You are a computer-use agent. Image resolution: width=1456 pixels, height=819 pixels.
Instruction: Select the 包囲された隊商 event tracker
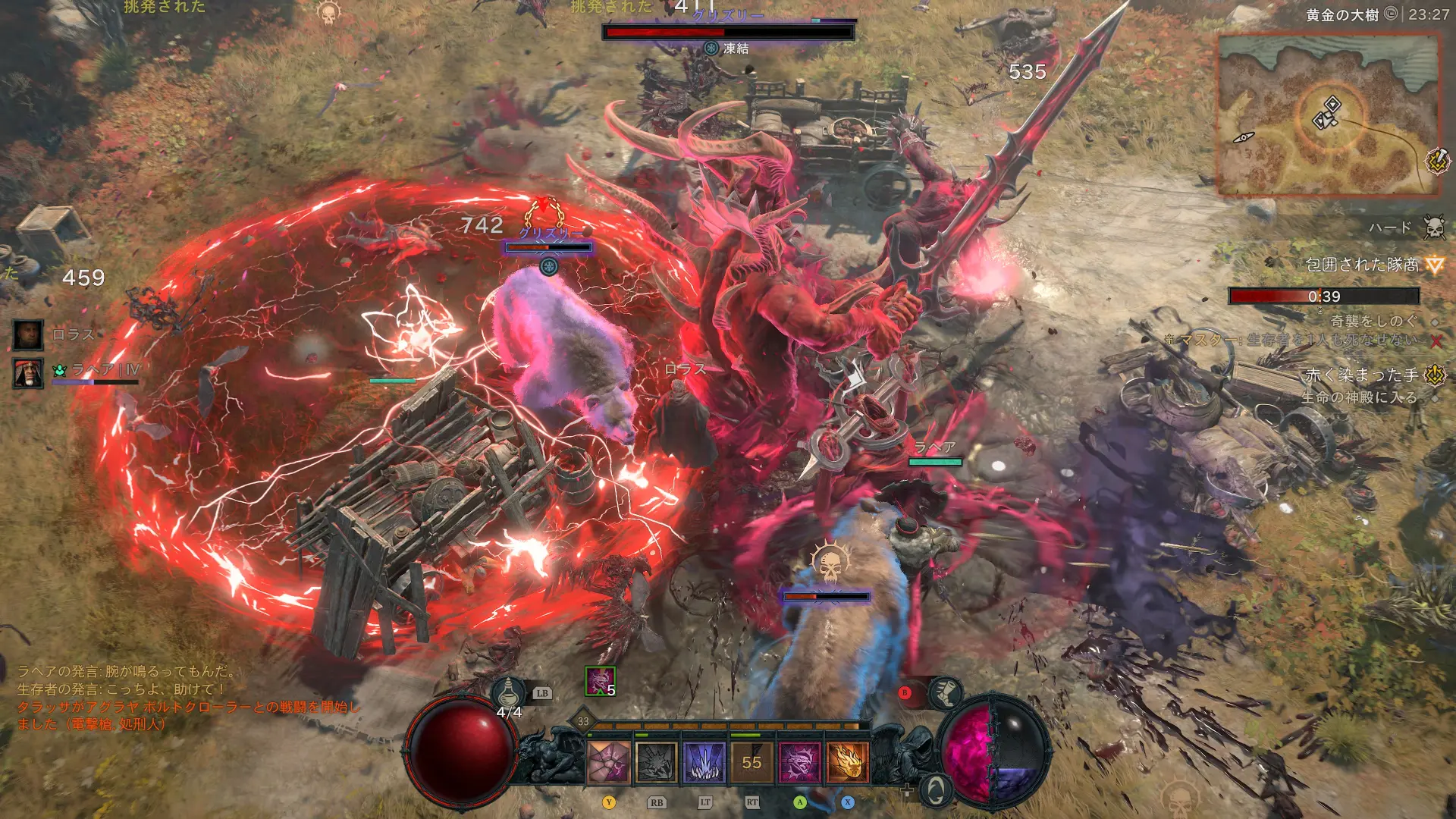pyautogui.click(x=1362, y=265)
